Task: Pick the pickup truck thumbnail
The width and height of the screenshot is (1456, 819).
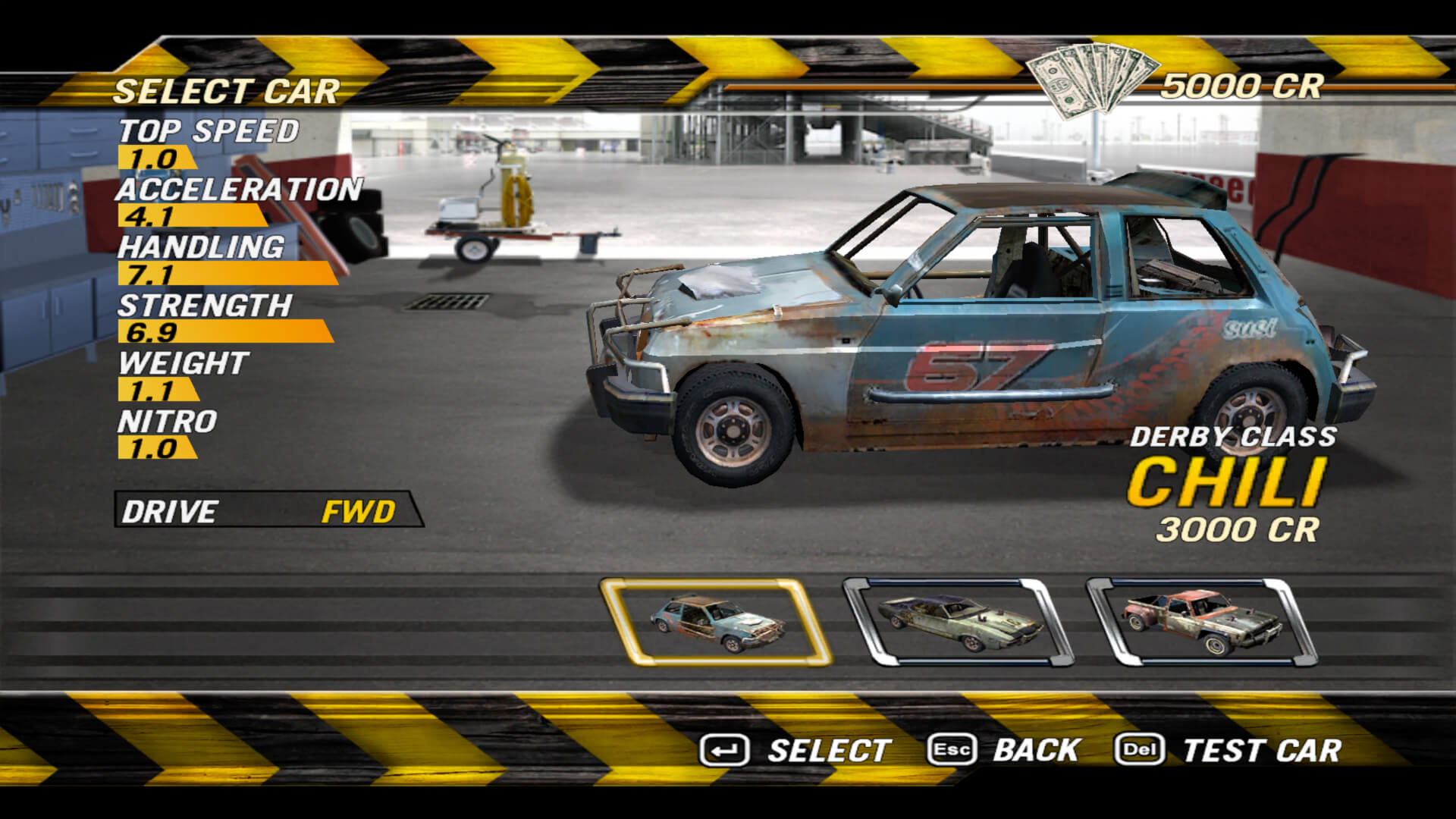Action: pyautogui.click(x=1202, y=623)
